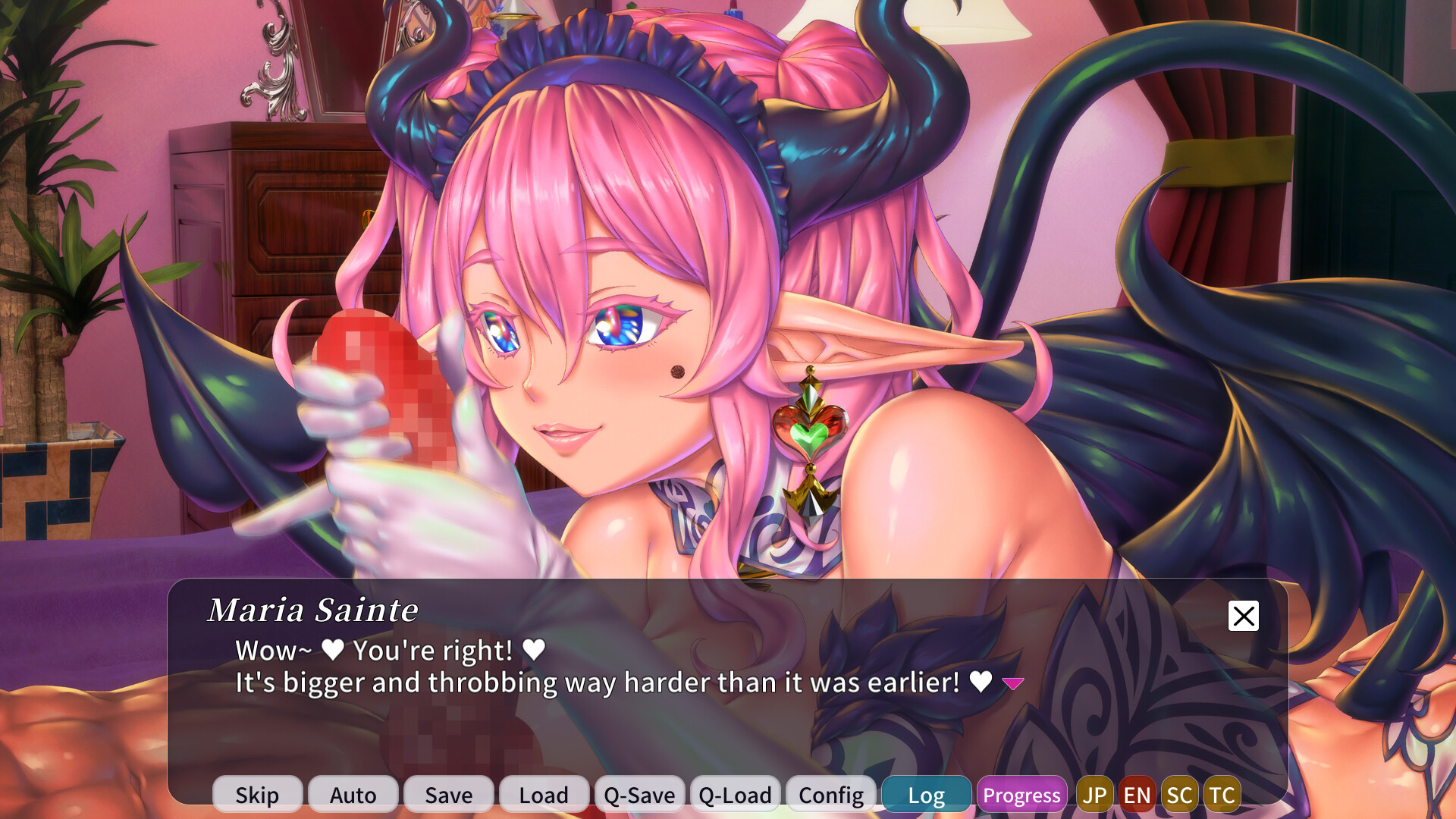The width and height of the screenshot is (1456, 819).
Task: Switch display language to EN
Action: pyautogui.click(x=1137, y=795)
